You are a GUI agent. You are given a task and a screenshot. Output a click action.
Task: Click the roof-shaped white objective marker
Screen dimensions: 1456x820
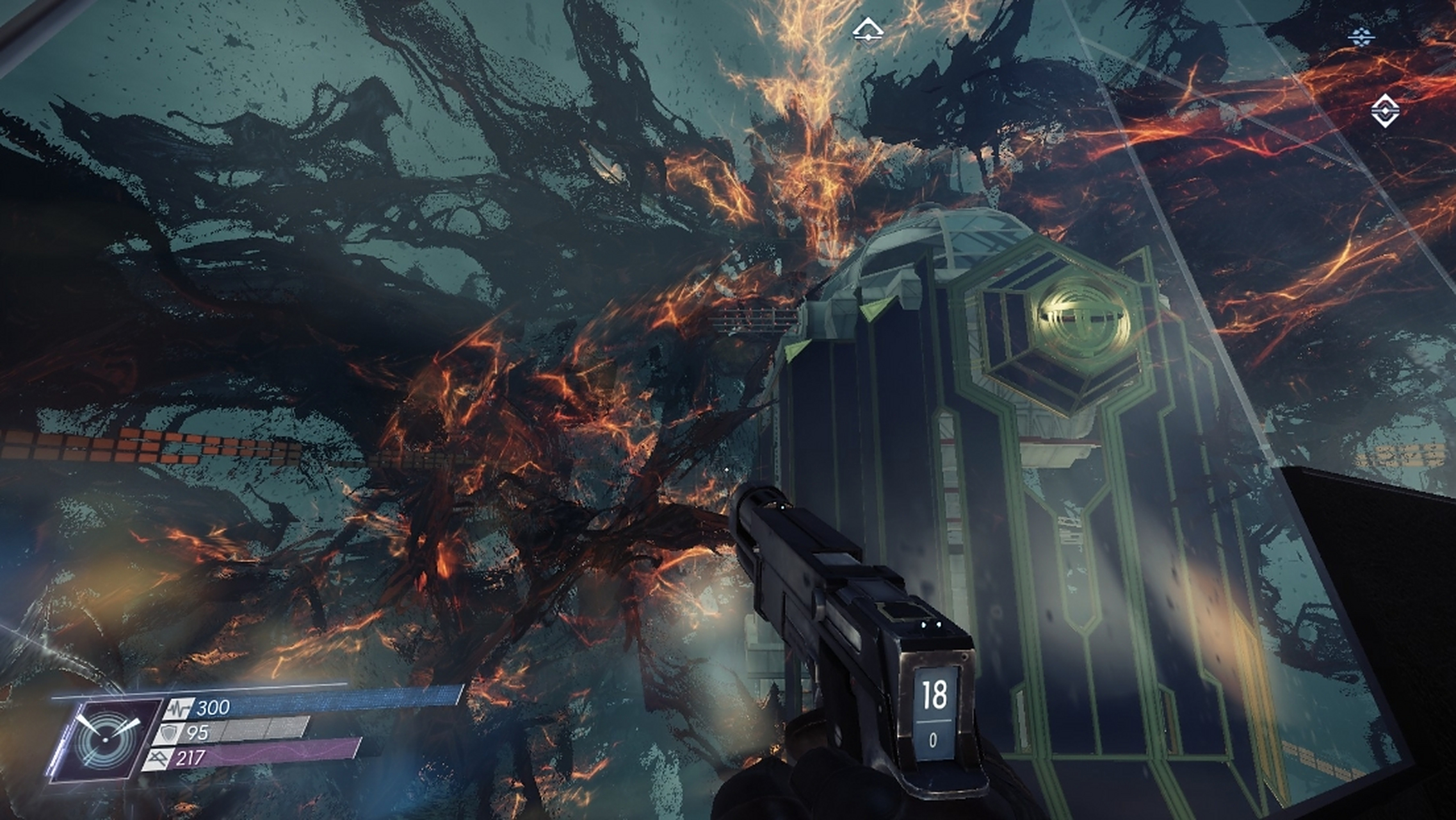point(868,29)
